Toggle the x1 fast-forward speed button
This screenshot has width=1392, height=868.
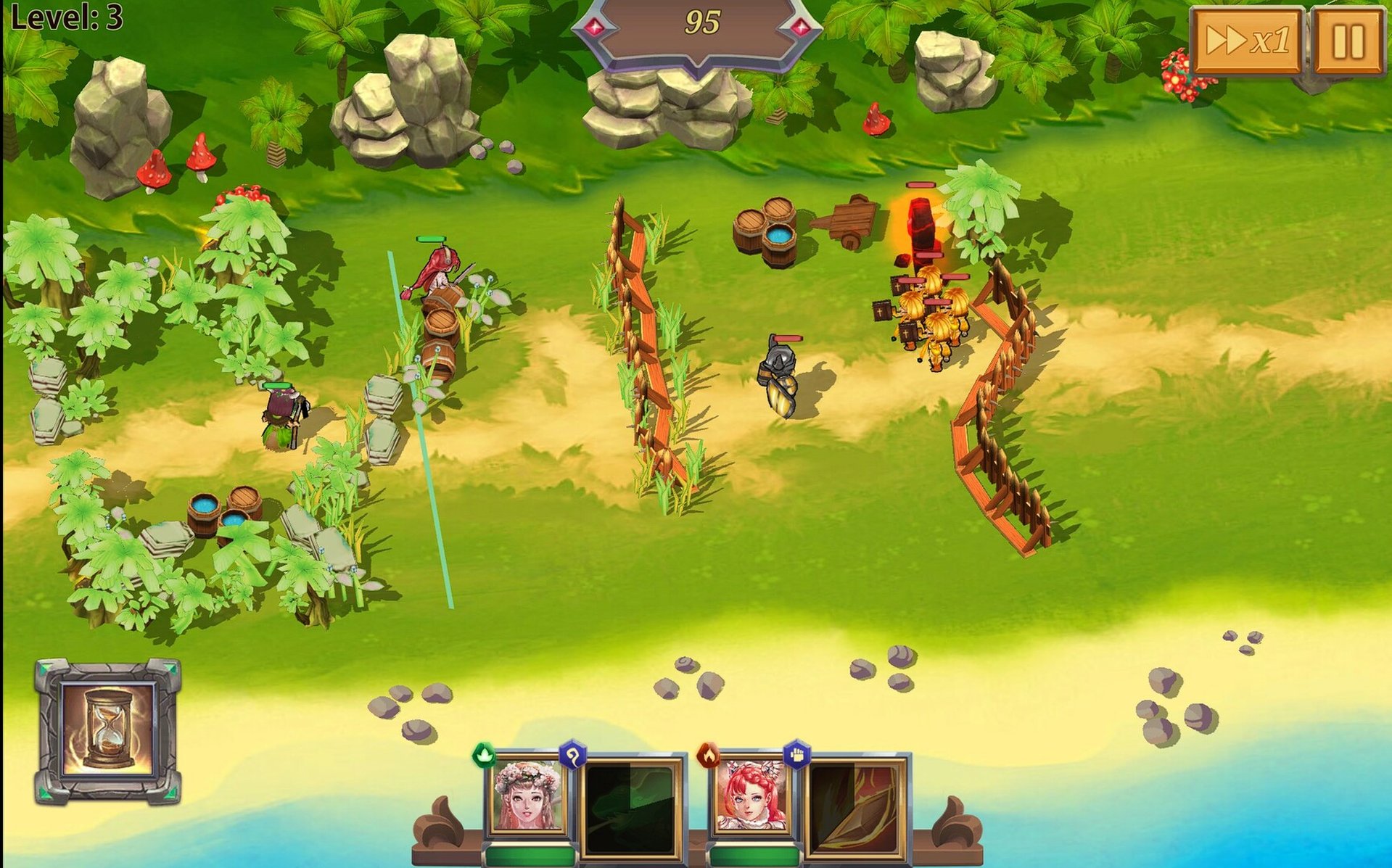click(1247, 40)
